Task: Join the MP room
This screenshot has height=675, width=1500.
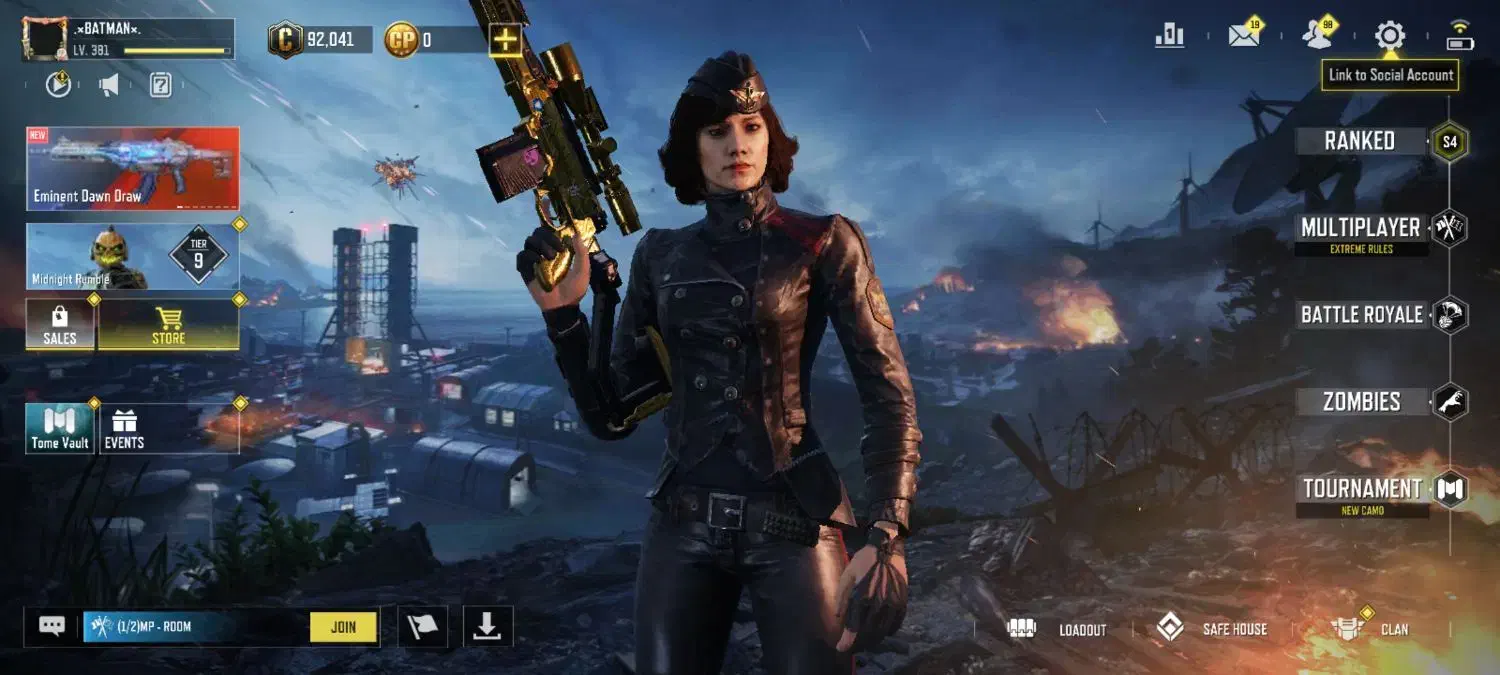Action: 343,627
